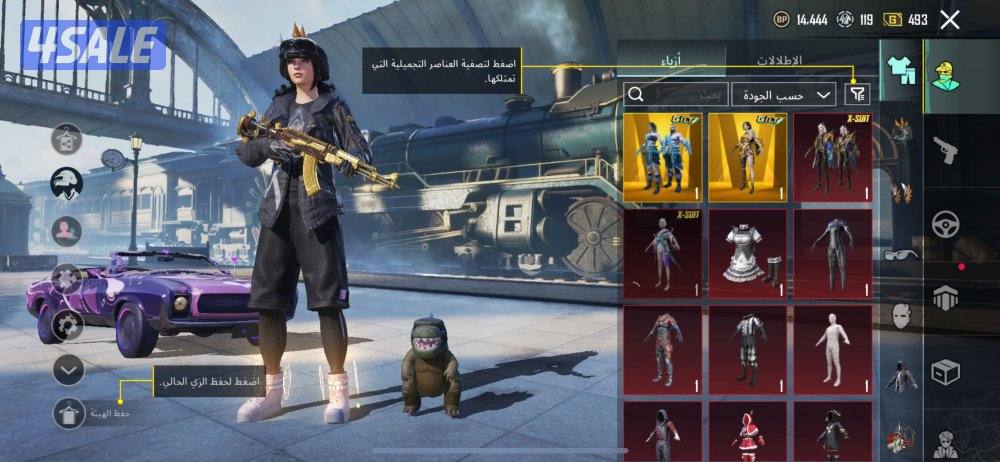1000x462 pixels.
Task: Open the gear settings icon
Action: click(x=68, y=325)
